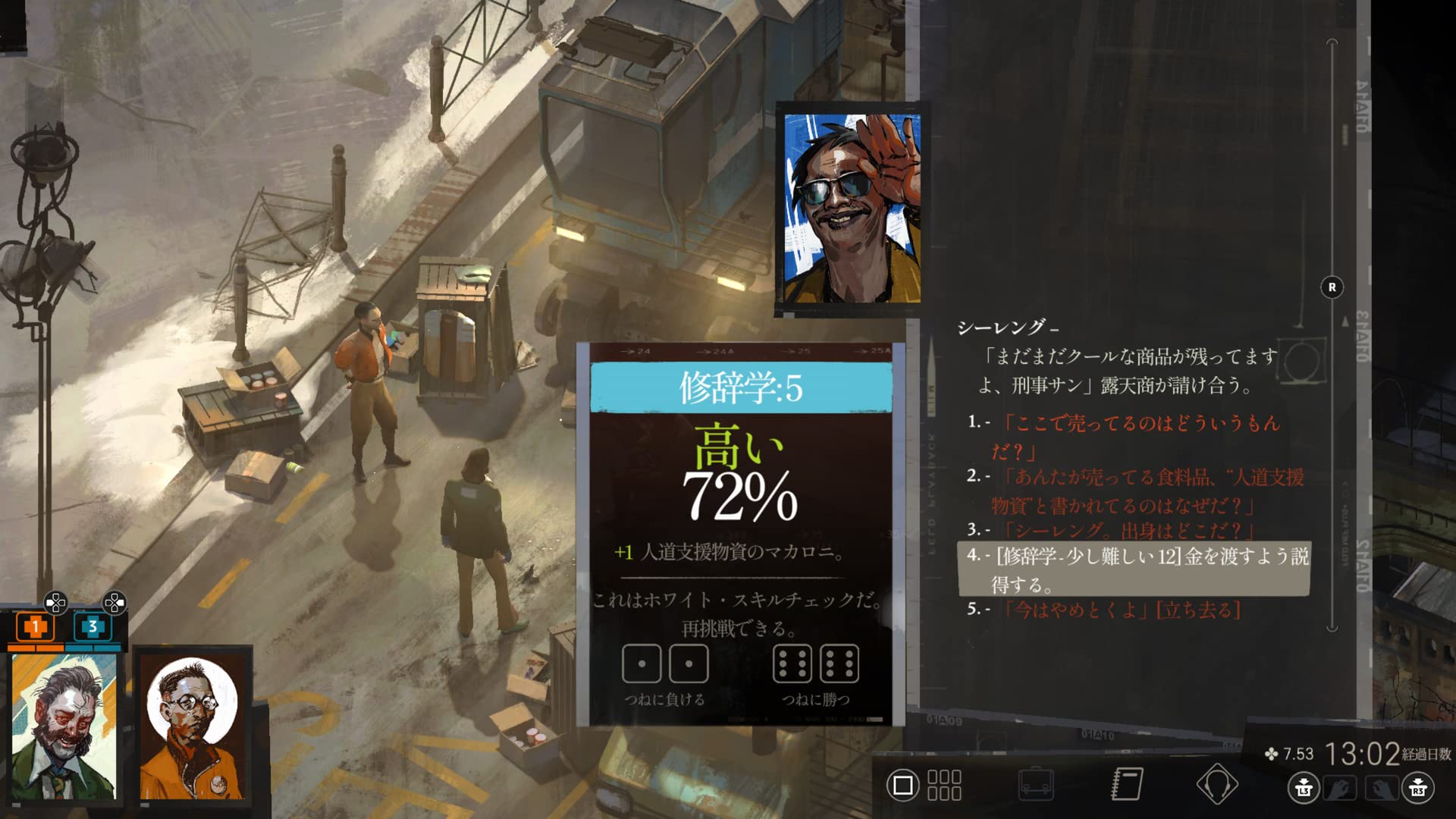Click the dialogue scrollbar handle
The height and width of the screenshot is (819, 1456).
point(1332,287)
